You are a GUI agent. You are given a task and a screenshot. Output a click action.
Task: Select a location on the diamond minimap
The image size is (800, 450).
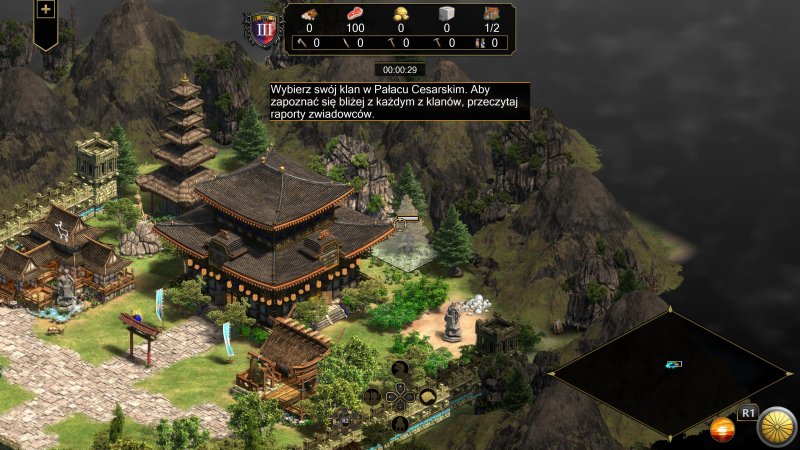point(670,371)
